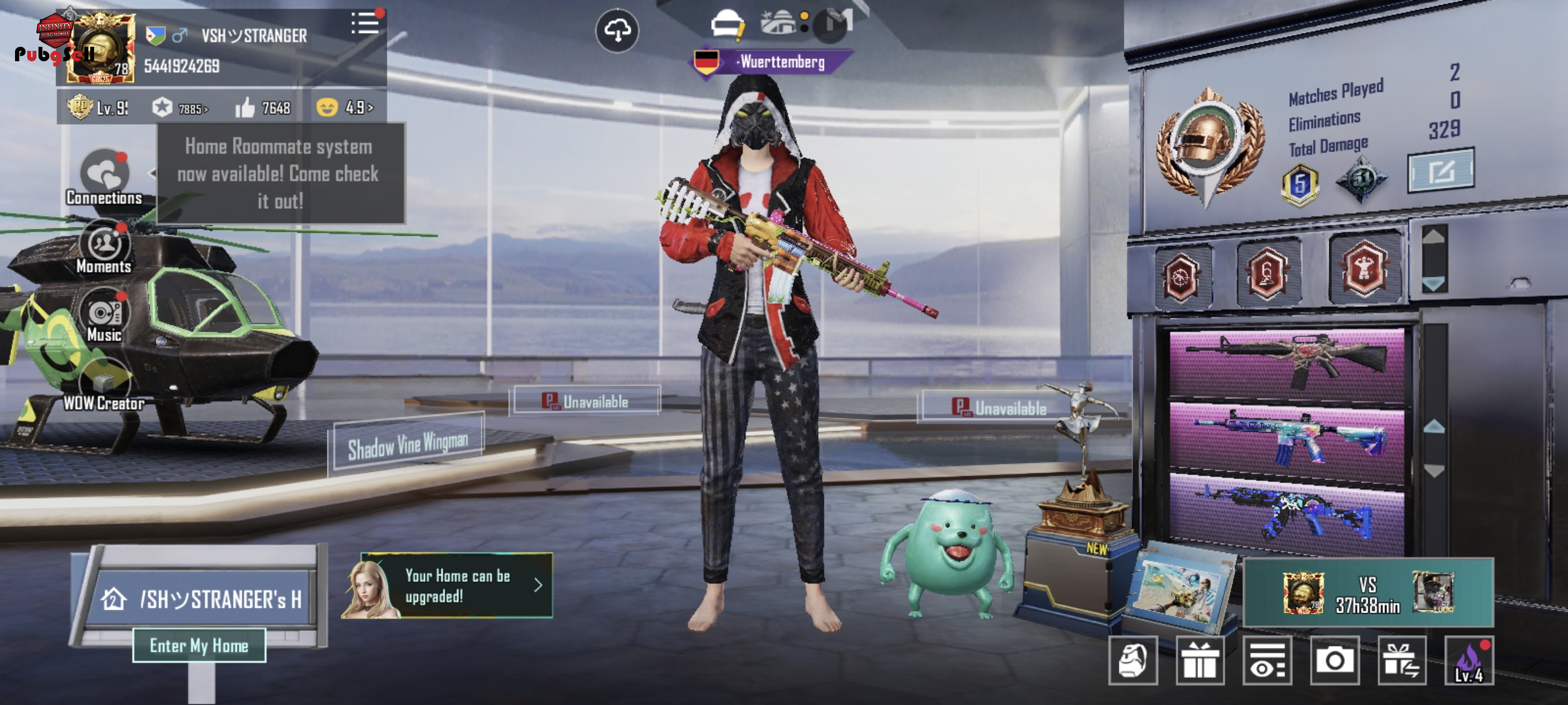Open the Moments feed
Image resolution: width=1568 pixels, height=705 pixels.
coord(104,247)
